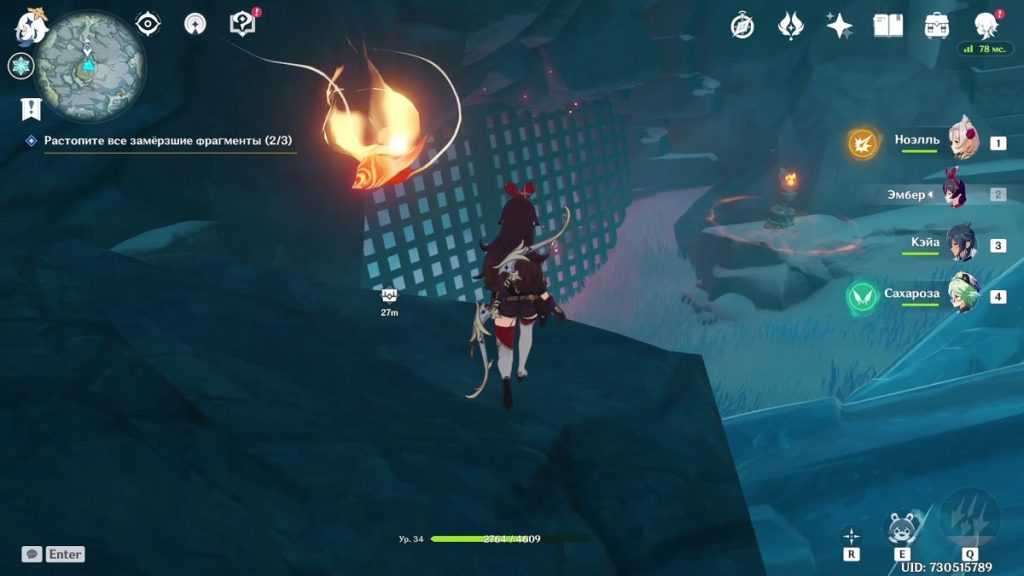
Task: Activate the Baron Bunny elemental skill
Action: 902,528
